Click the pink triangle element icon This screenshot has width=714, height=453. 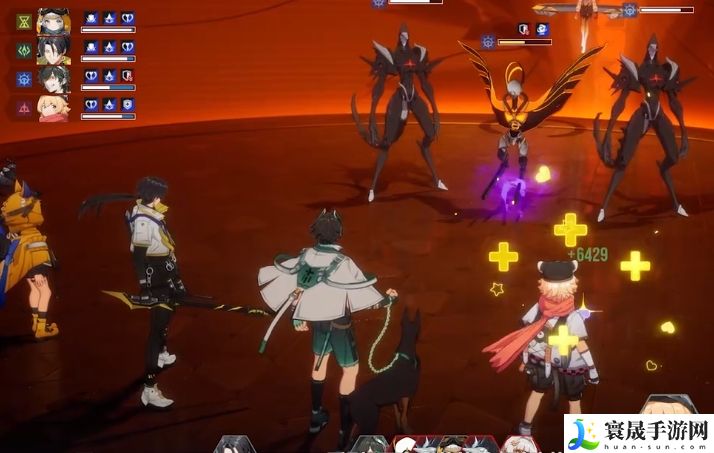tap(24, 107)
